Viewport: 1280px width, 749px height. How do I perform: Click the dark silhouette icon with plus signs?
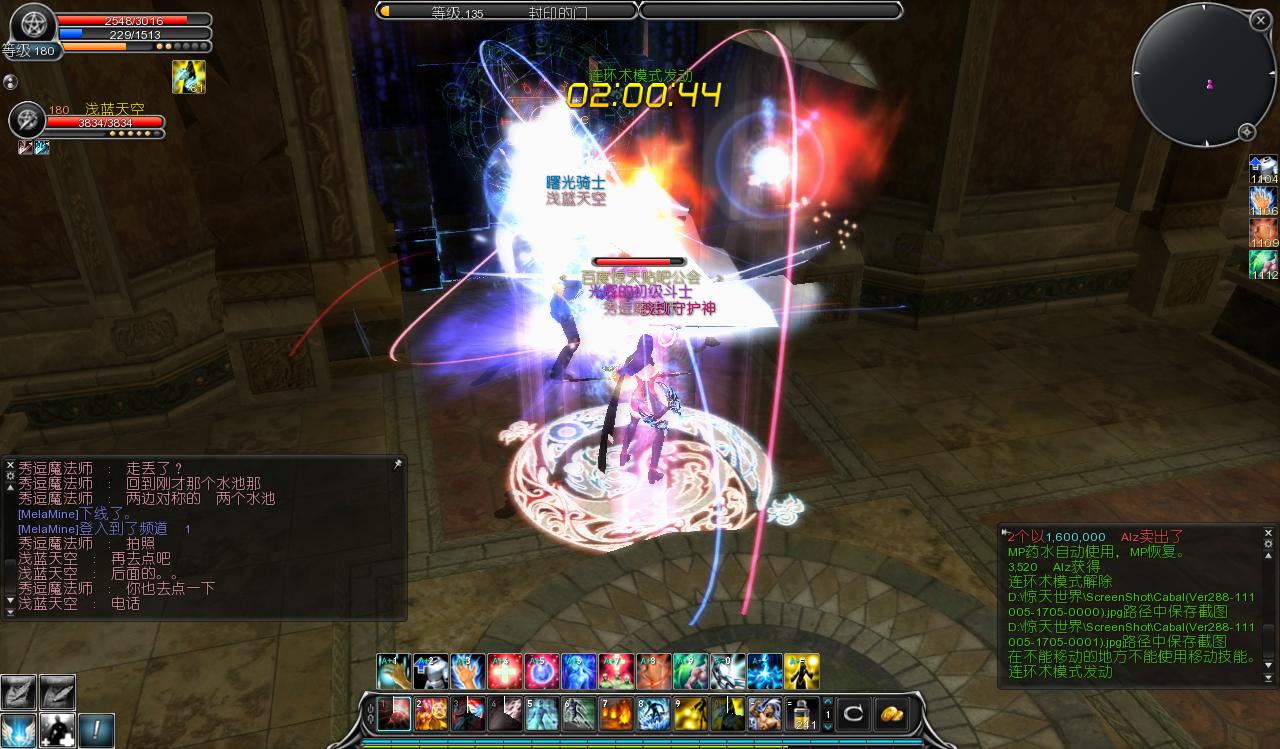tap(58, 731)
